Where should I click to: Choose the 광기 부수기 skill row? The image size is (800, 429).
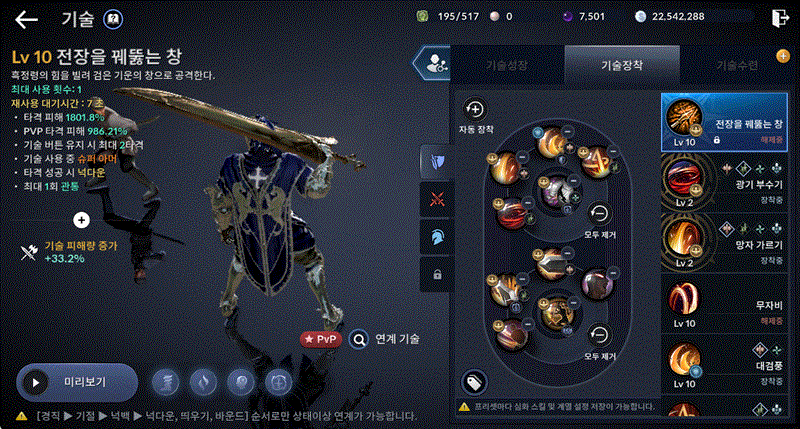tap(728, 181)
